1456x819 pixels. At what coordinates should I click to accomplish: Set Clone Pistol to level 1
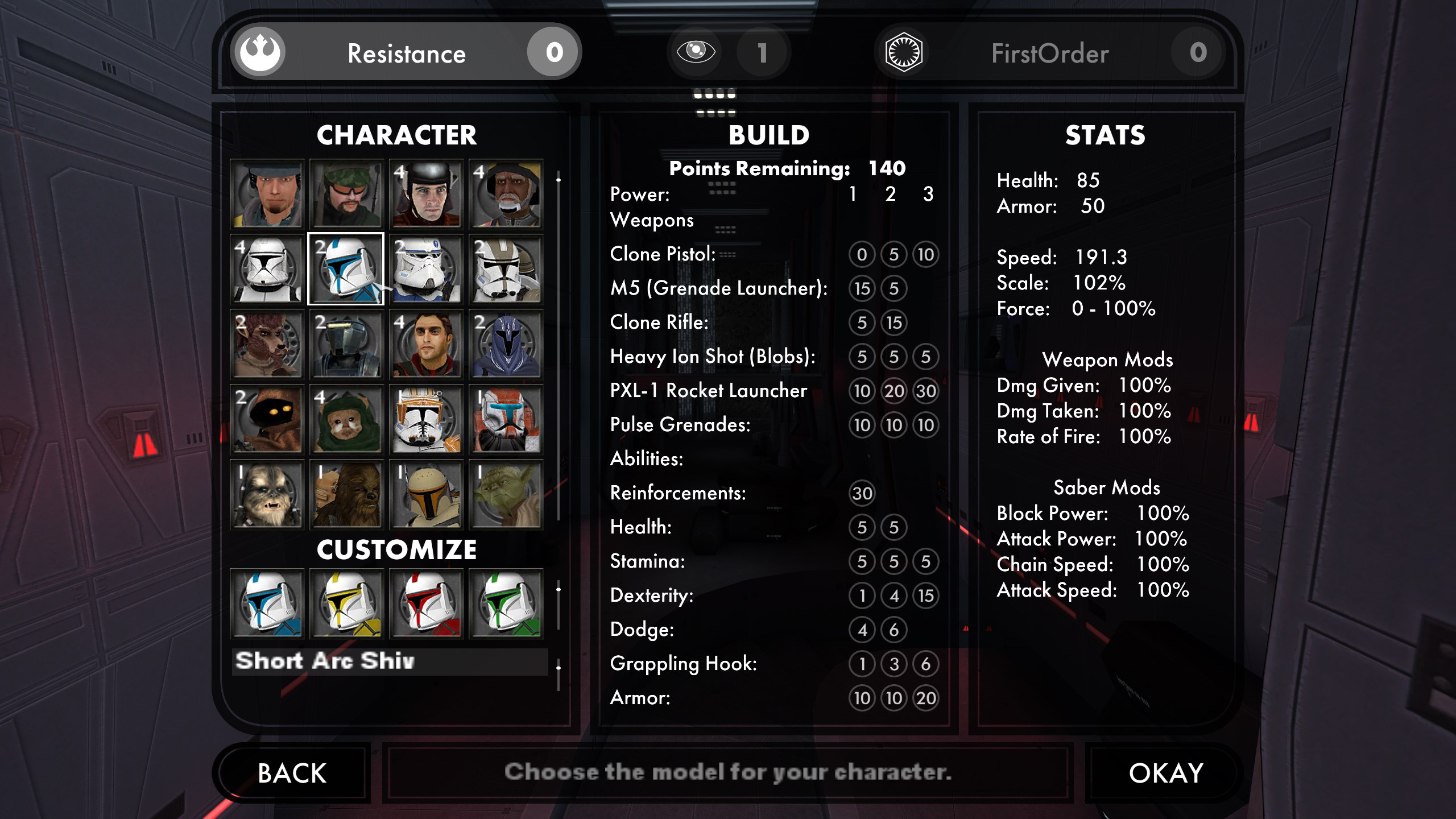862,254
